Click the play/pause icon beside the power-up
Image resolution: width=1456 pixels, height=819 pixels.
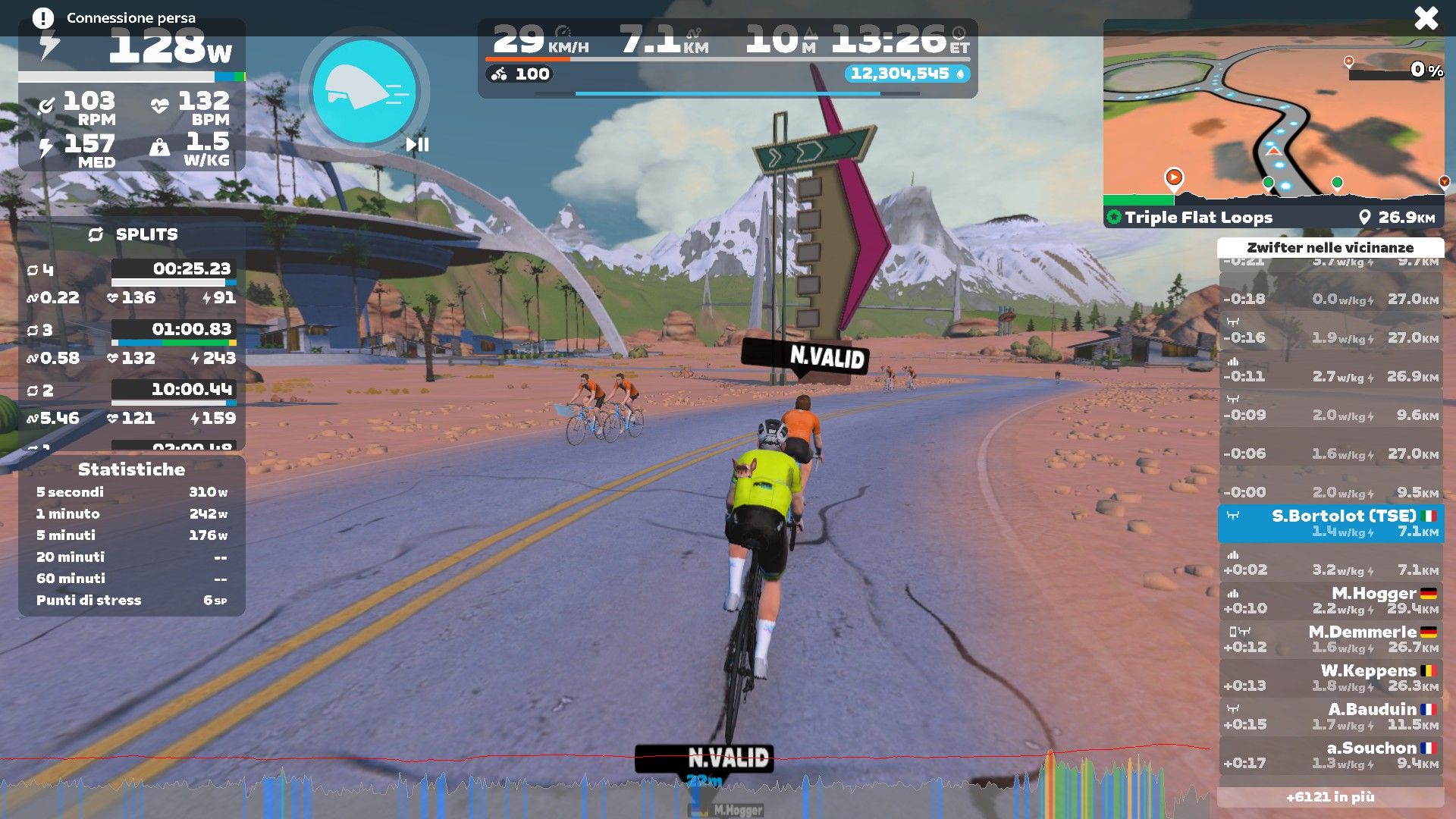point(417,144)
